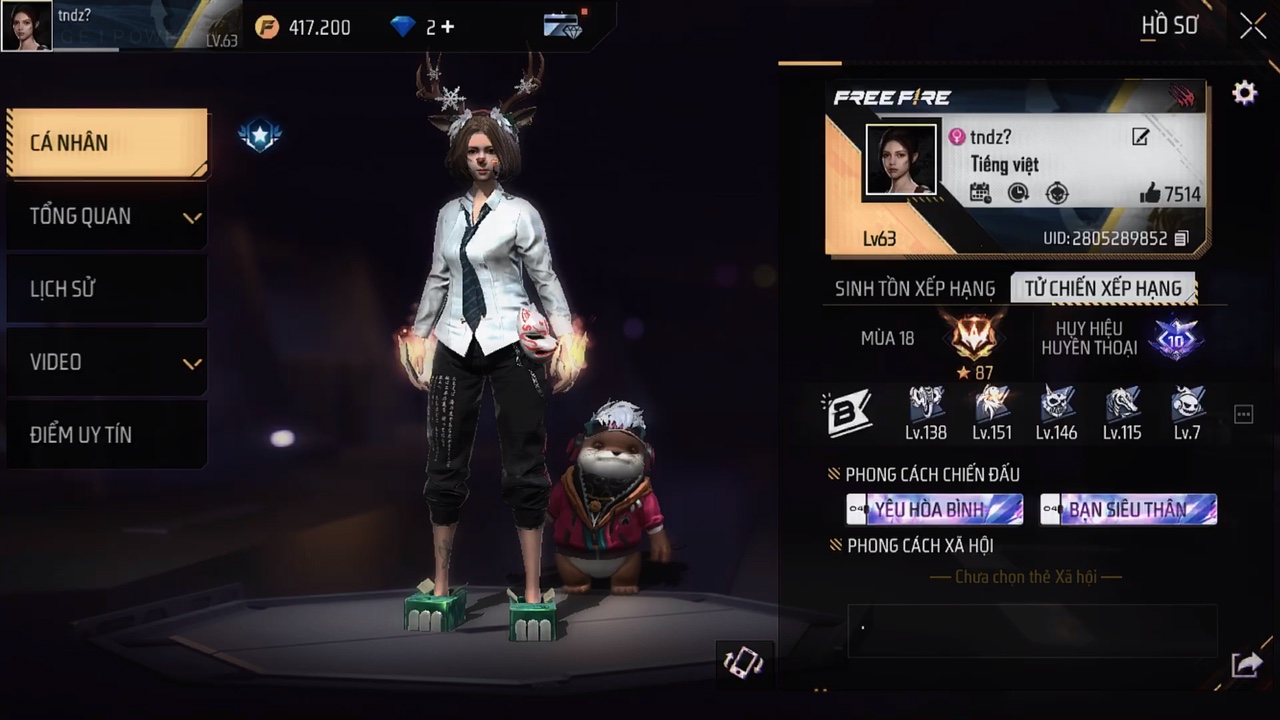Expand the VIDEO menu section
Screen dimensions: 1280x720
(107, 362)
